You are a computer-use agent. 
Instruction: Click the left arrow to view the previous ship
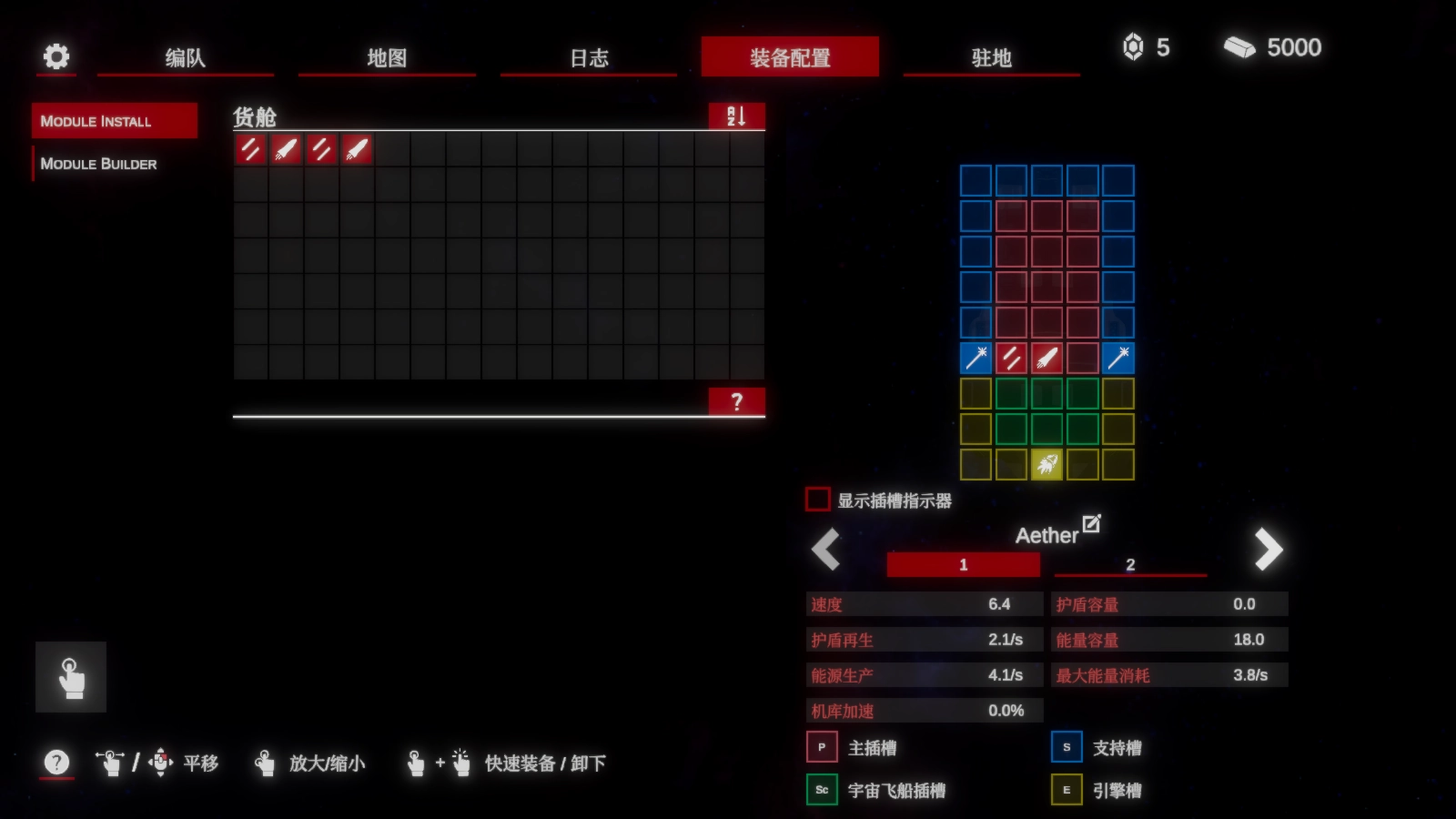tap(824, 550)
